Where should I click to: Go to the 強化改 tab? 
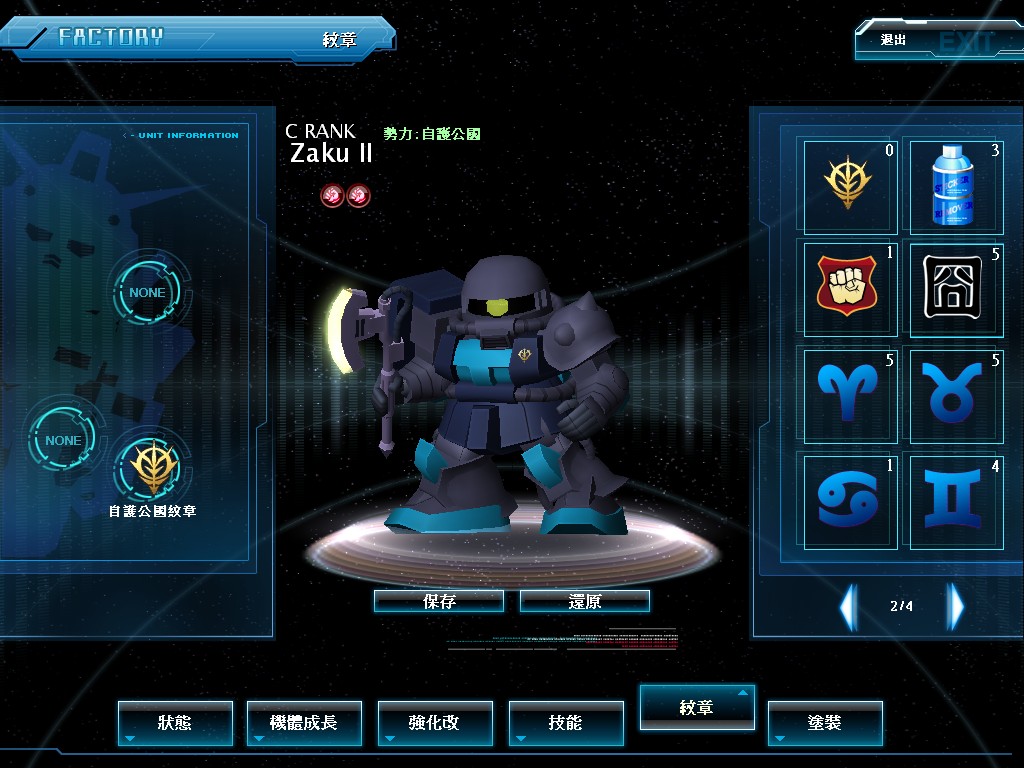point(435,722)
